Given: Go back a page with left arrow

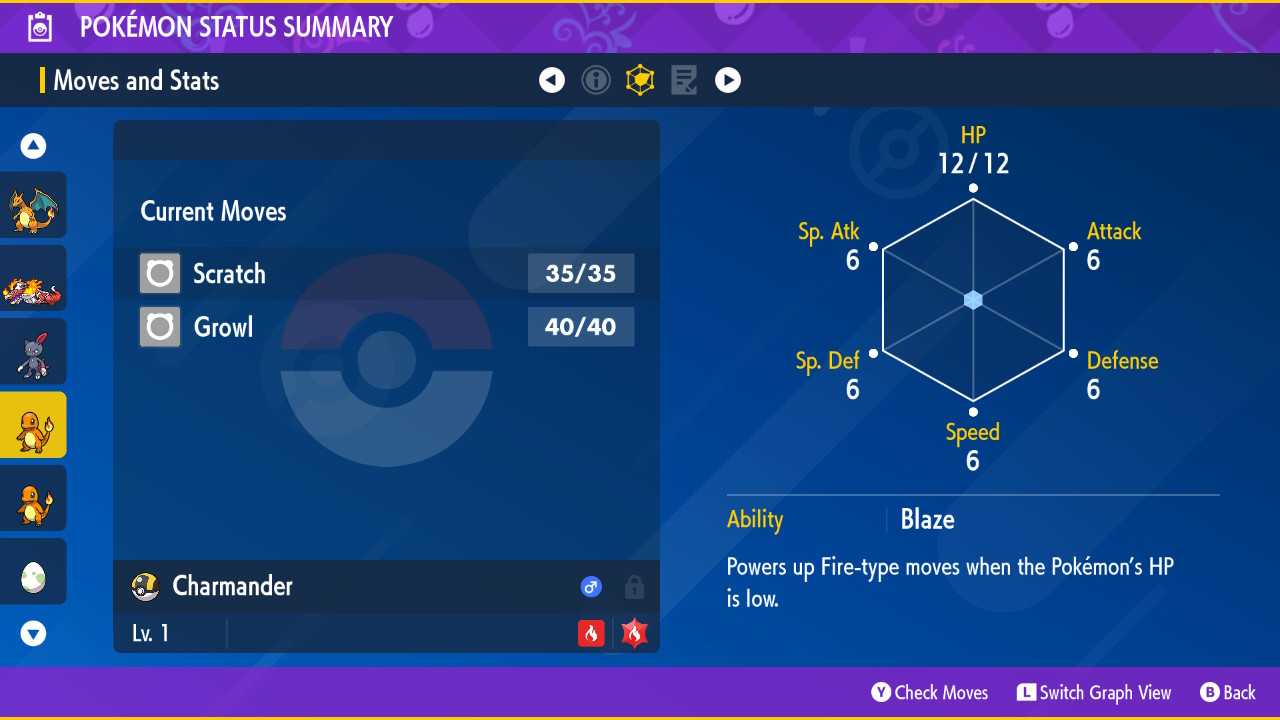Looking at the screenshot, I should [552, 80].
